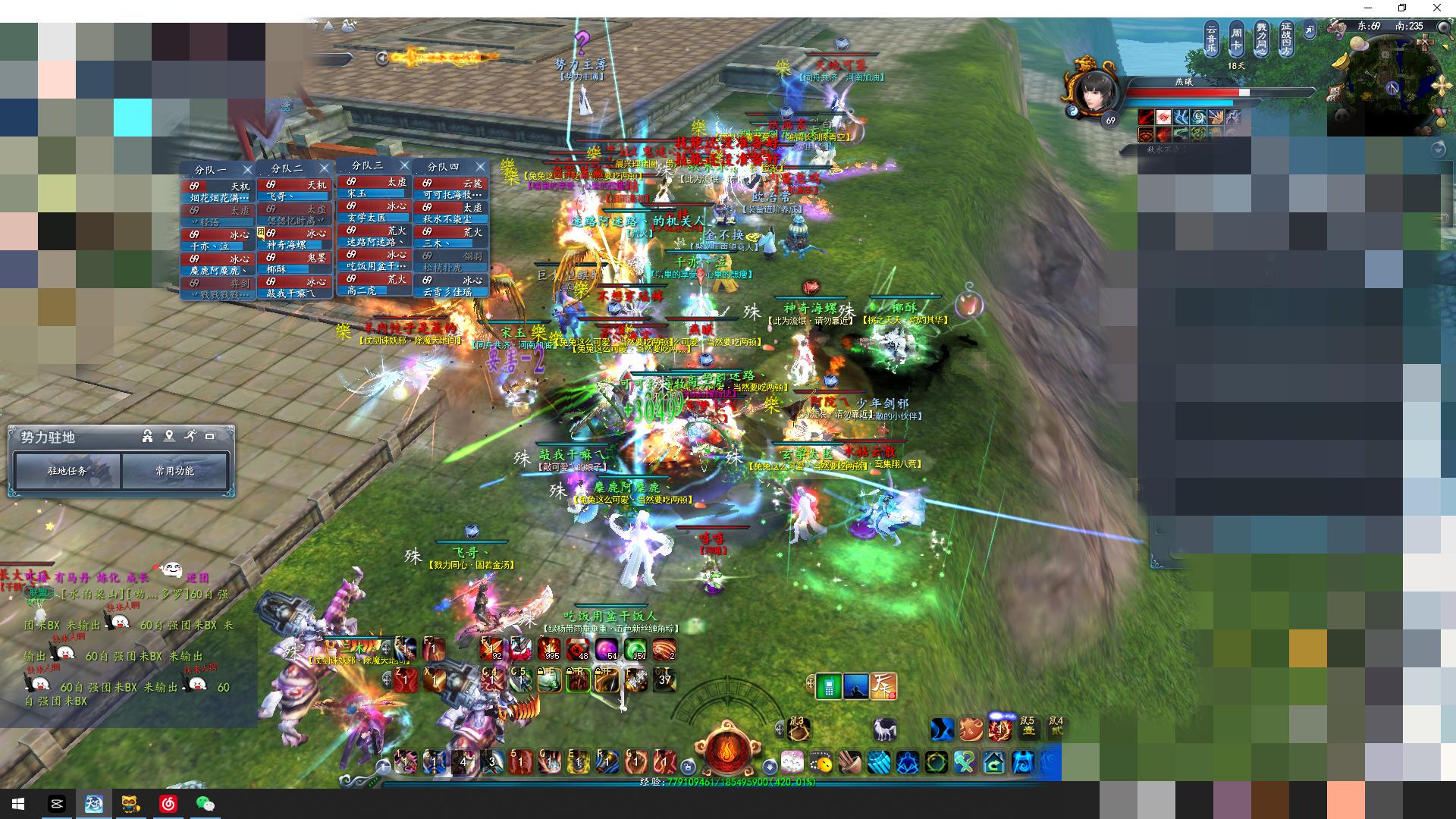Close the 分队一 squad panel
1456x819 pixels.
point(247,169)
